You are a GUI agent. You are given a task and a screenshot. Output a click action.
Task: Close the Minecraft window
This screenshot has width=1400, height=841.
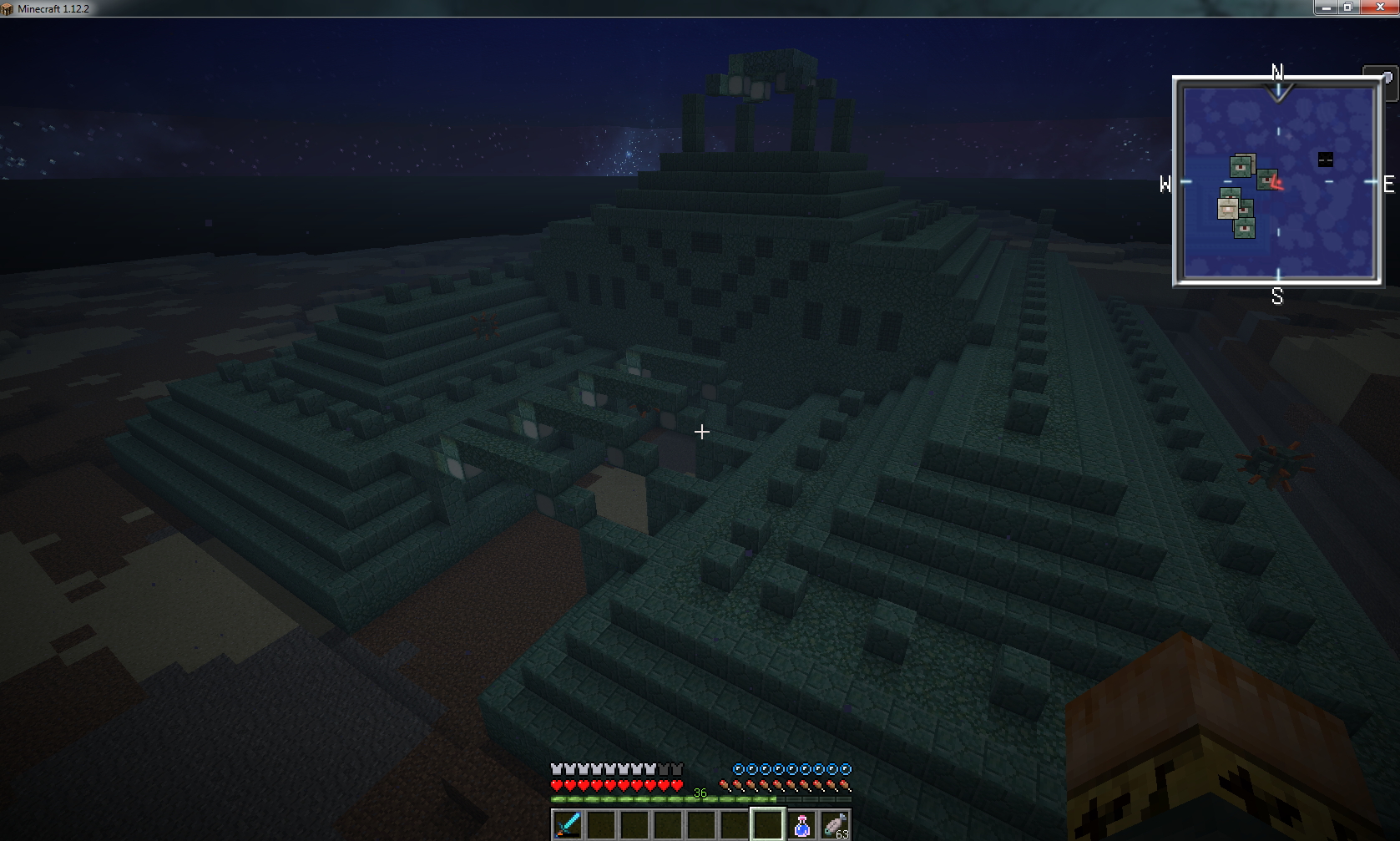1378,8
